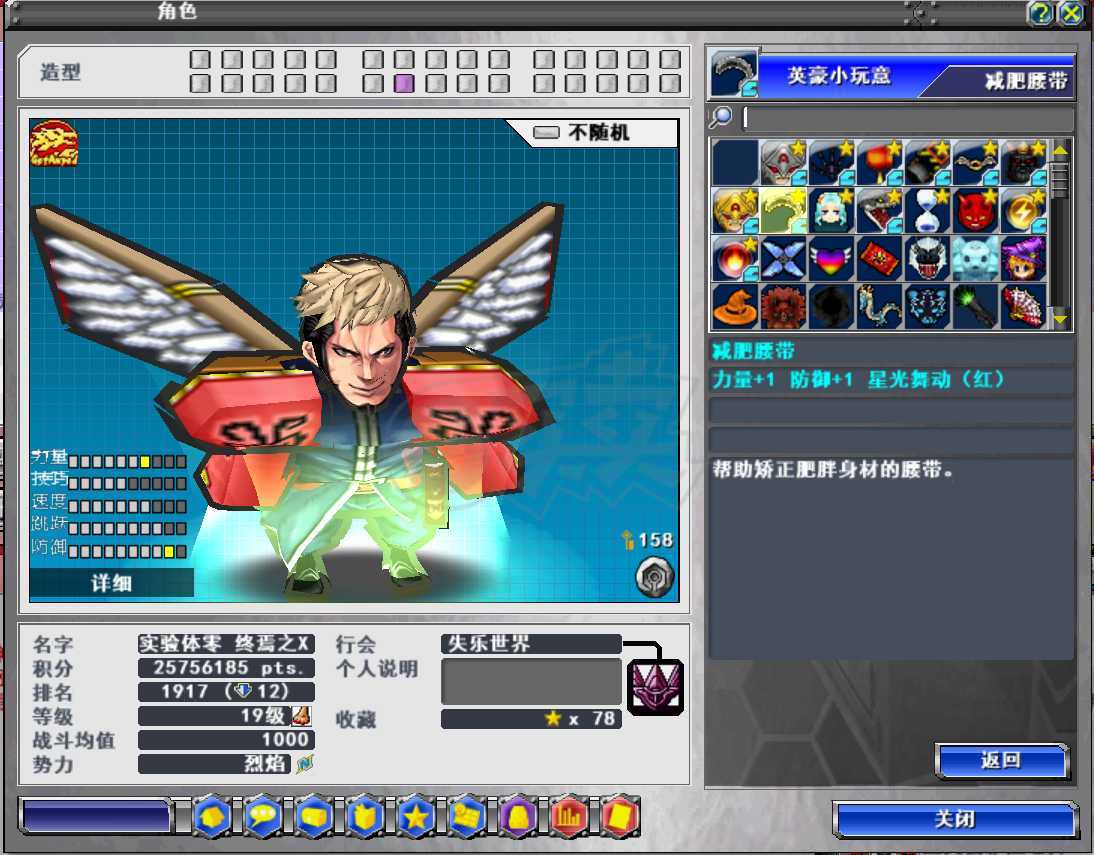Choose the orange witch hat item
Viewport: 1094px width, 855px height.
pyautogui.click(x=735, y=307)
